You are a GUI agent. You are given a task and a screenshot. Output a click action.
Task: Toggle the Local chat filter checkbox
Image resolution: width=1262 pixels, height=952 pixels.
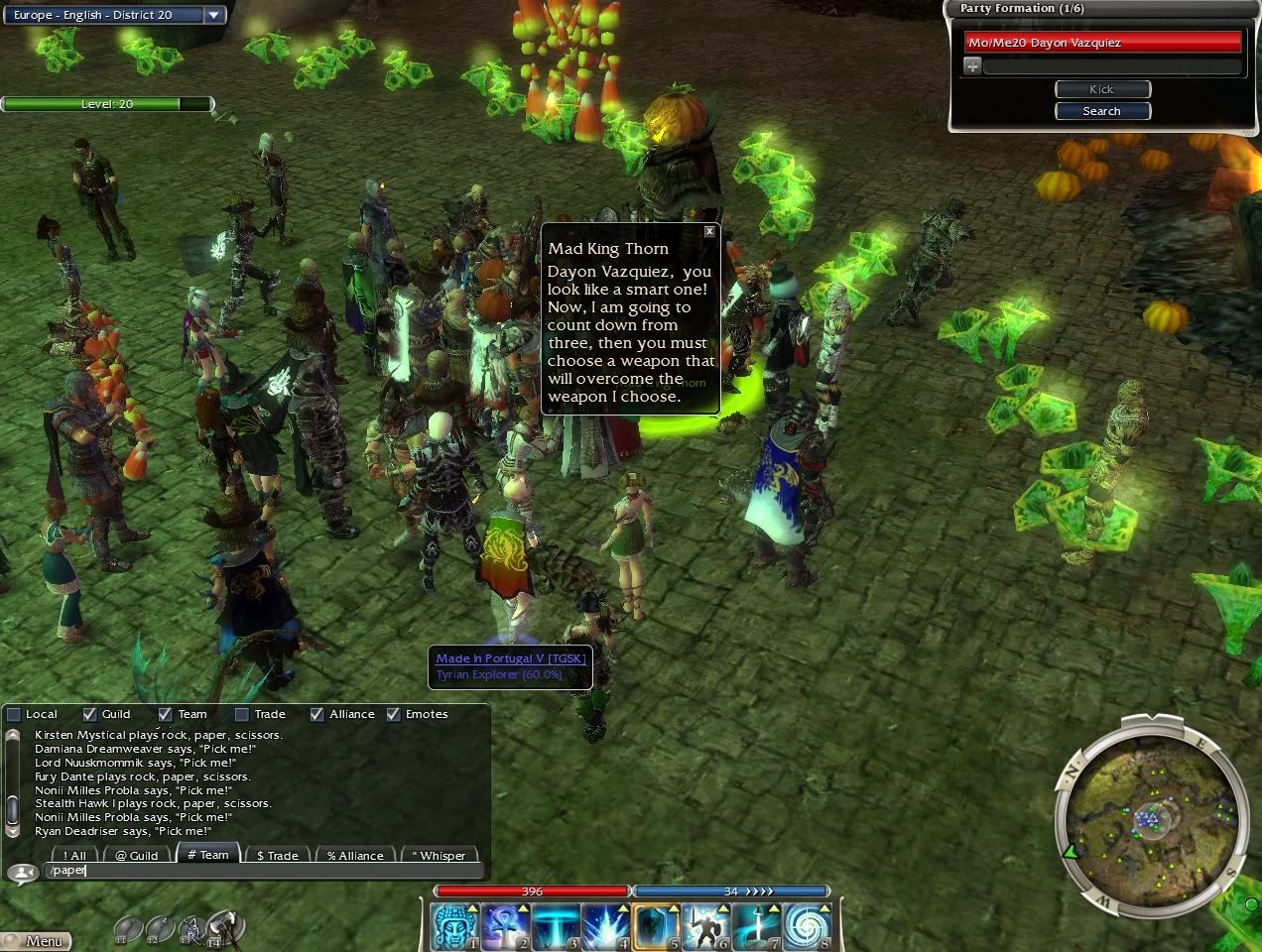(x=14, y=714)
